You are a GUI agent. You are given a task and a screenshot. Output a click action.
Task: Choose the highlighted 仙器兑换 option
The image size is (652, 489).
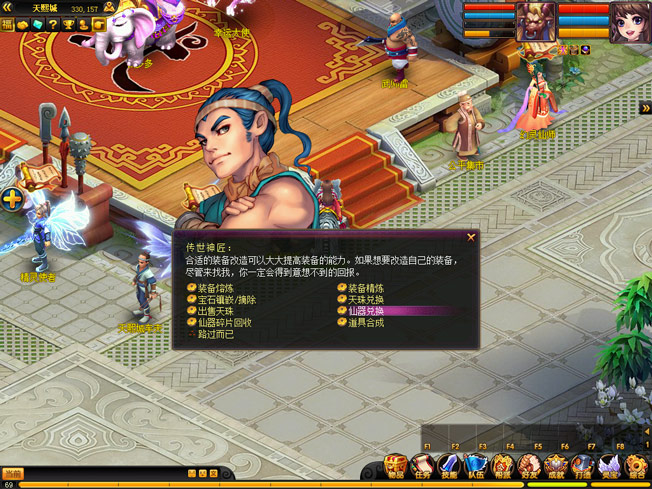365,312
